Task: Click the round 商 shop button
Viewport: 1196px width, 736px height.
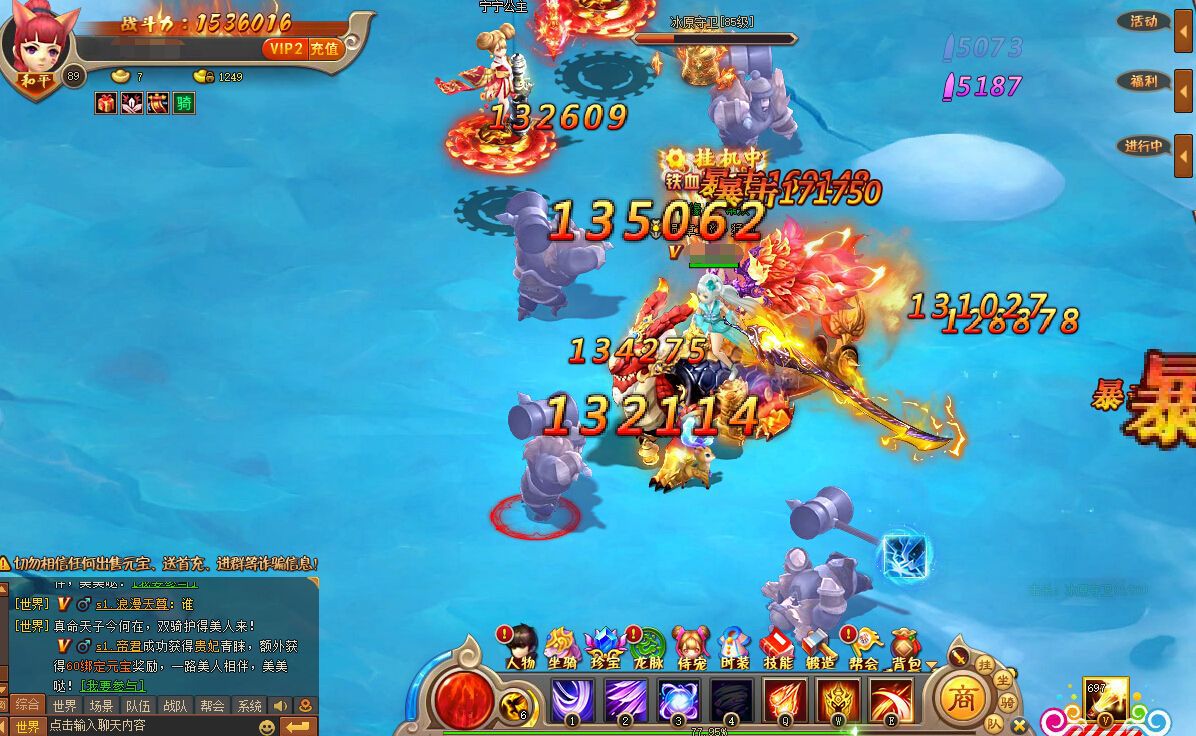Action: point(965,696)
